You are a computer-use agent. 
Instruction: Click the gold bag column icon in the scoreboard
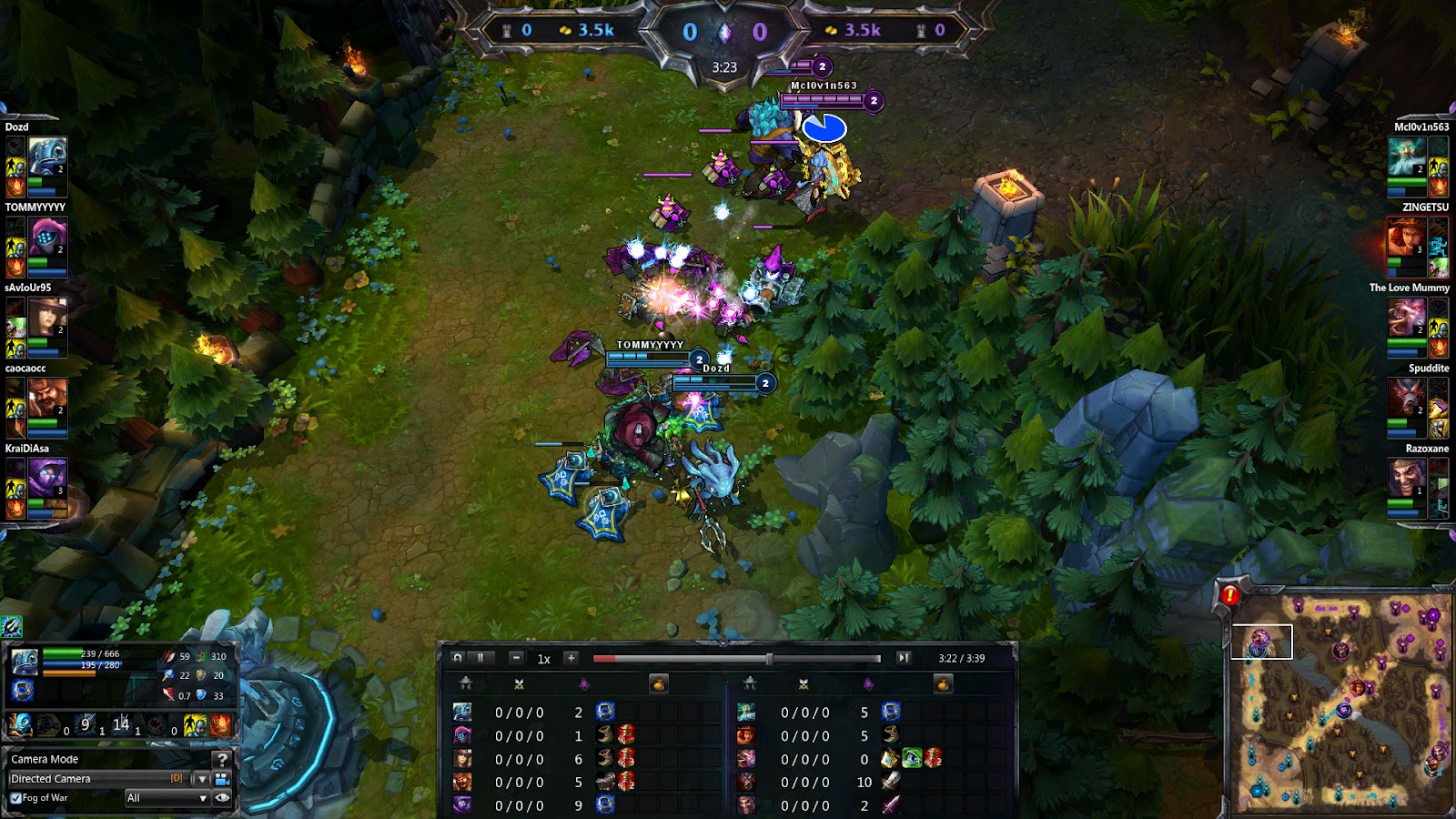[x=659, y=684]
